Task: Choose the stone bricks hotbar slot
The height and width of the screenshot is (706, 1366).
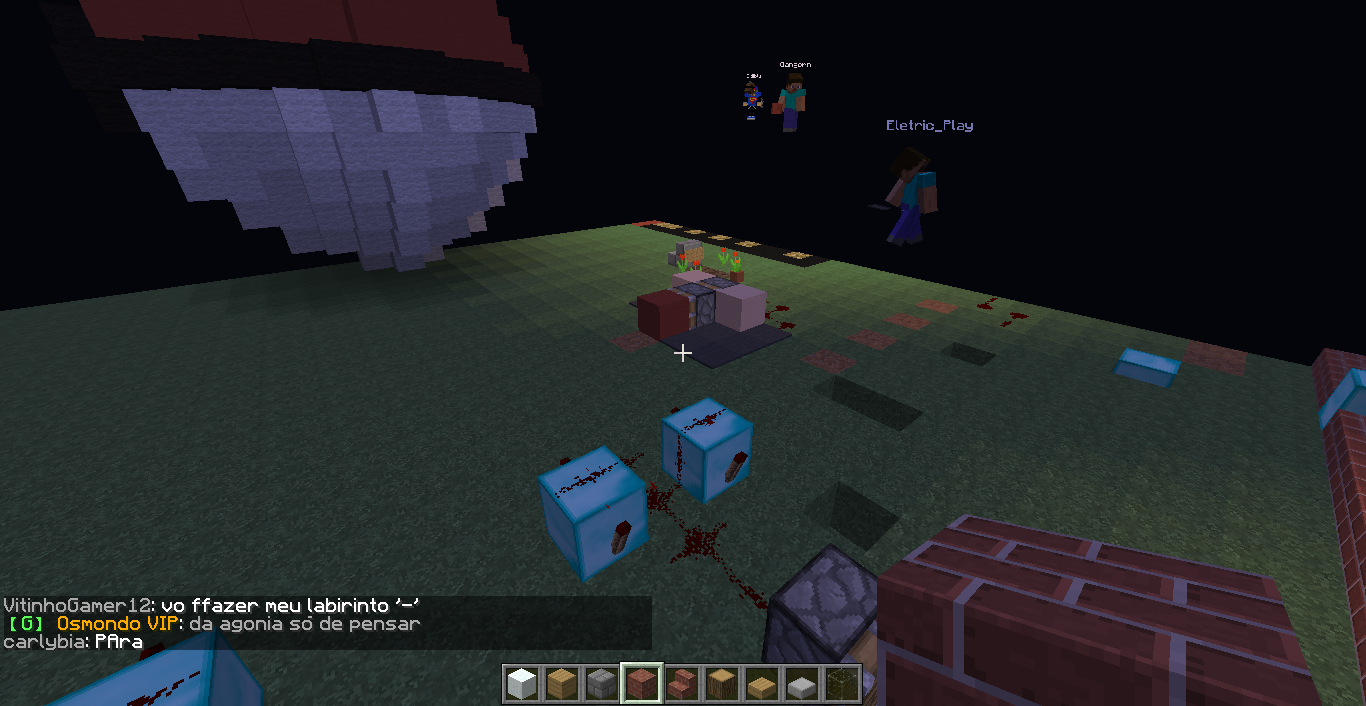Action: 601,684
